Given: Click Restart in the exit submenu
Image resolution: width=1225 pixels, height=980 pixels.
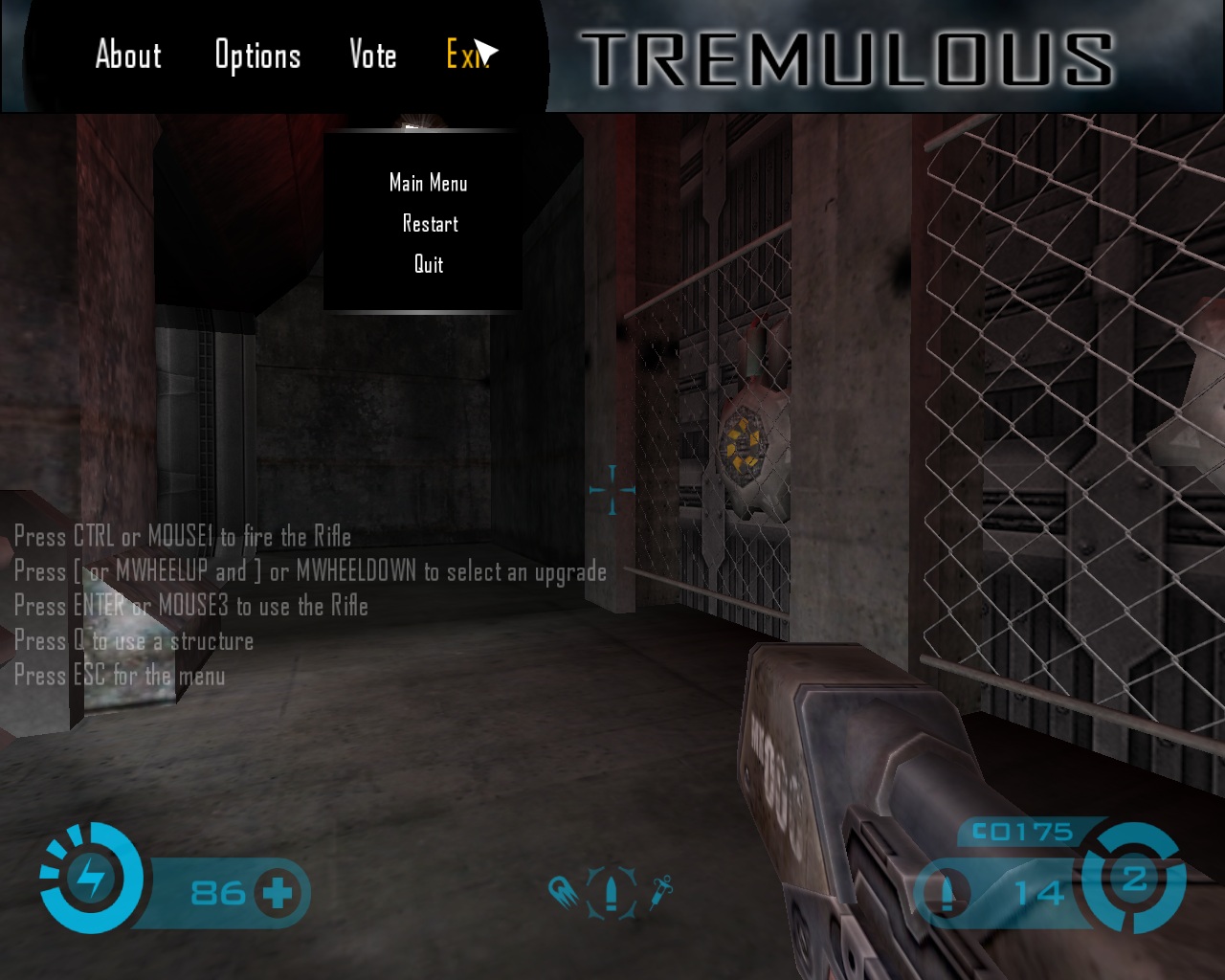Looking at the screenshot, I should coord(430,224).
